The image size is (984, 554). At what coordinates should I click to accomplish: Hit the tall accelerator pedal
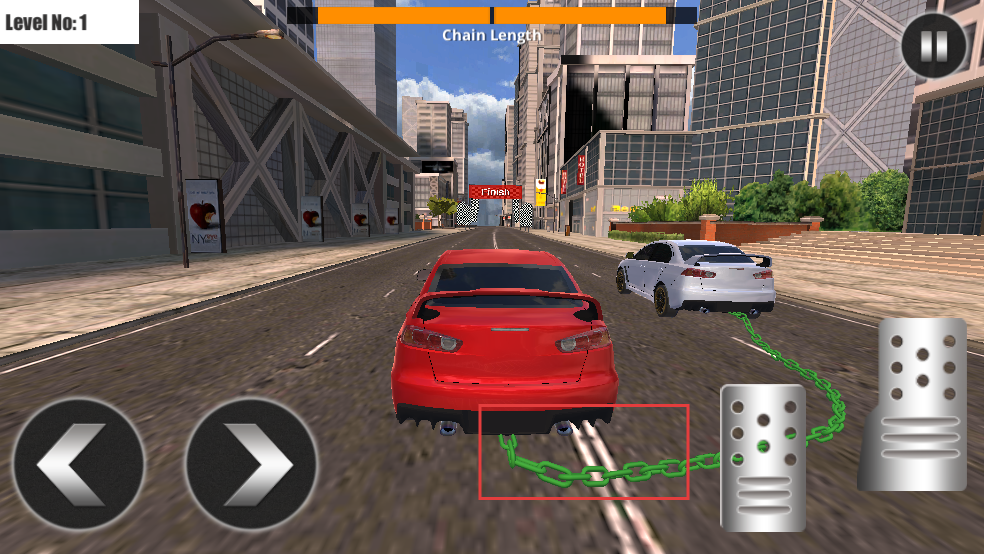(x=914, y=404)
